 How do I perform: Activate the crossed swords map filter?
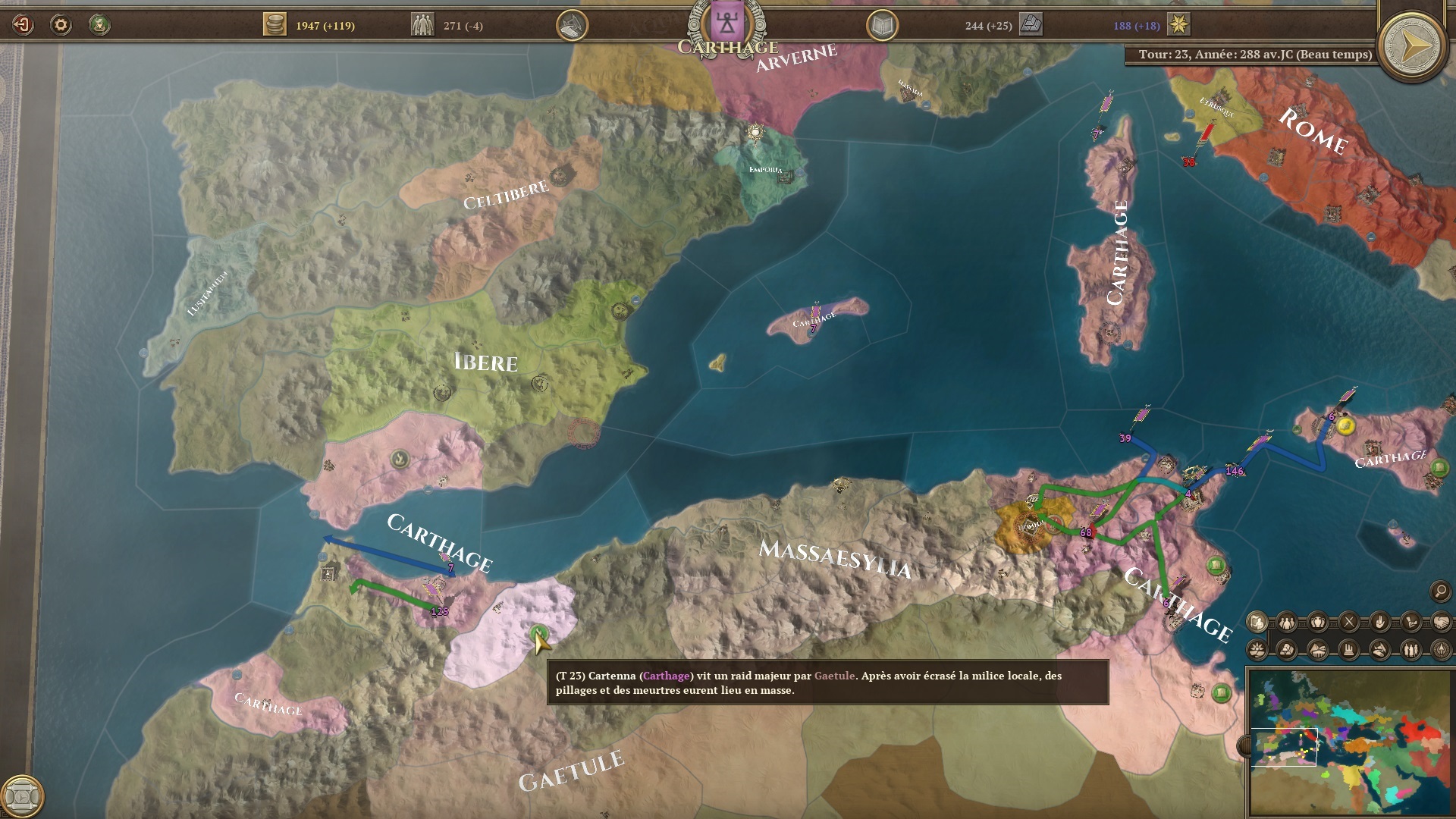pyautogui.click(x=1349, y=623)
